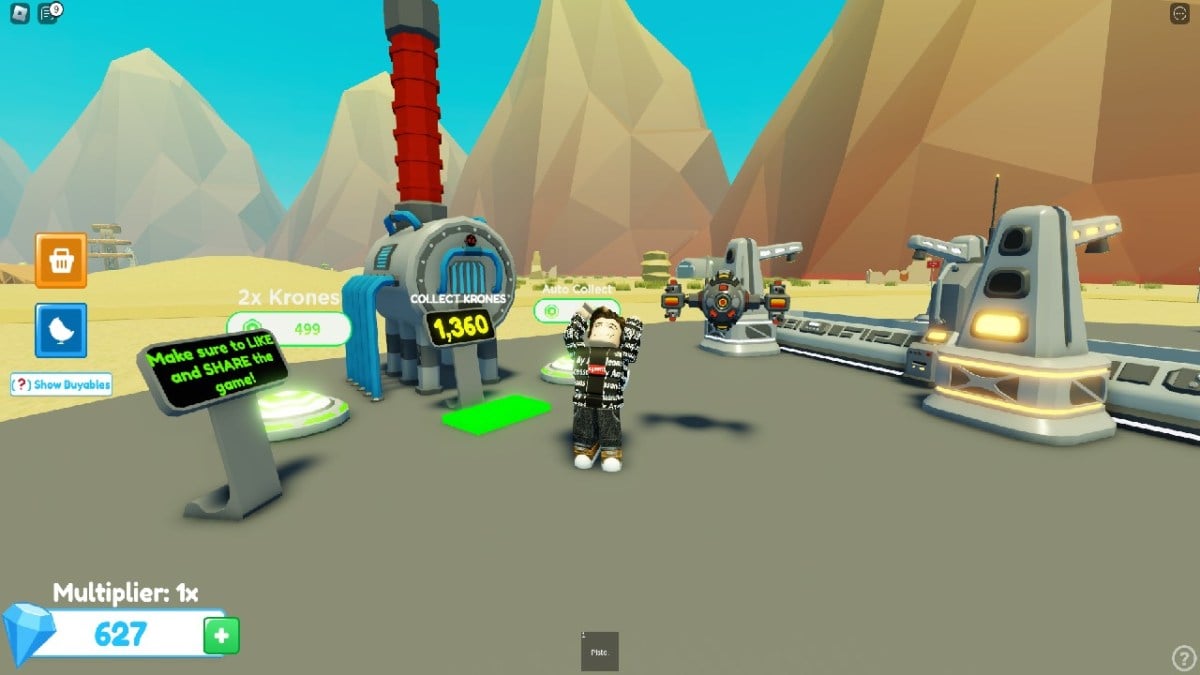Viewport: 1200px width, 675px height.
Task: Click the top-right Roblox options icon
Action: tap(1180, 14)
